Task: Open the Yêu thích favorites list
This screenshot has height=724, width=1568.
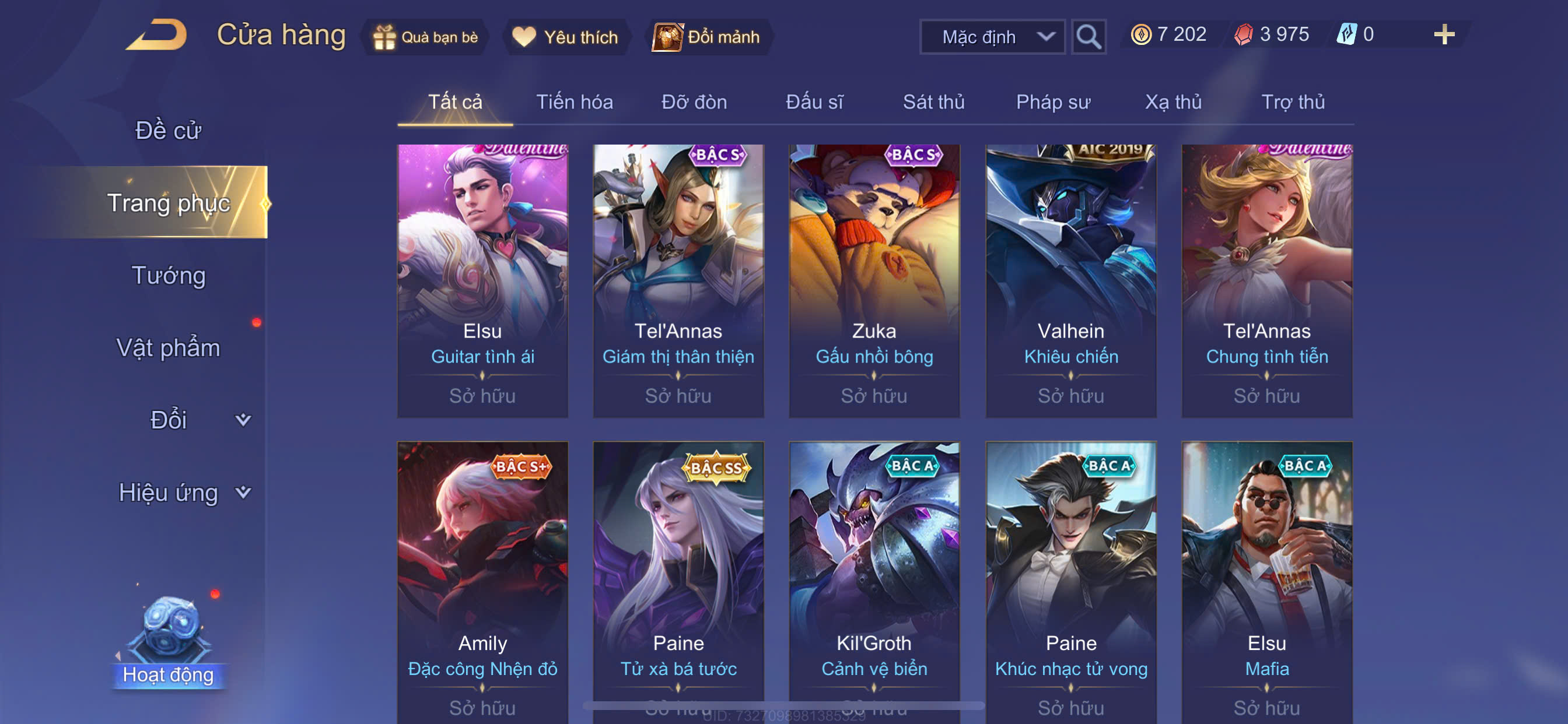Action: coord(565,37)
